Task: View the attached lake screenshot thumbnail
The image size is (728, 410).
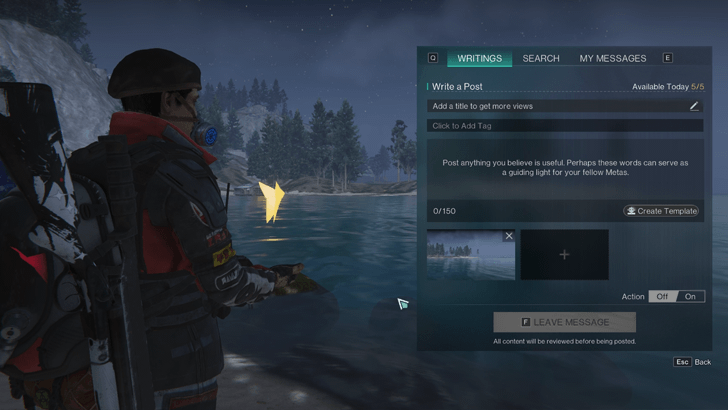Action: coord(468,257)
